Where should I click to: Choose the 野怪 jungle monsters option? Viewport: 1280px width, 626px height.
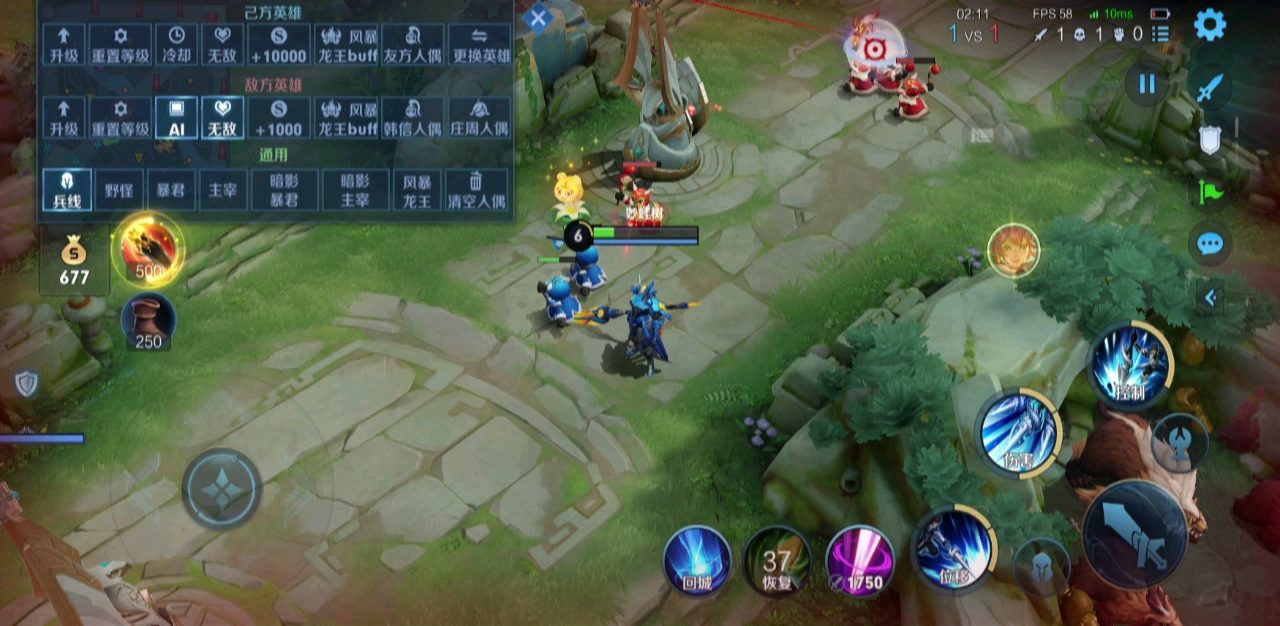click(119, 189)
